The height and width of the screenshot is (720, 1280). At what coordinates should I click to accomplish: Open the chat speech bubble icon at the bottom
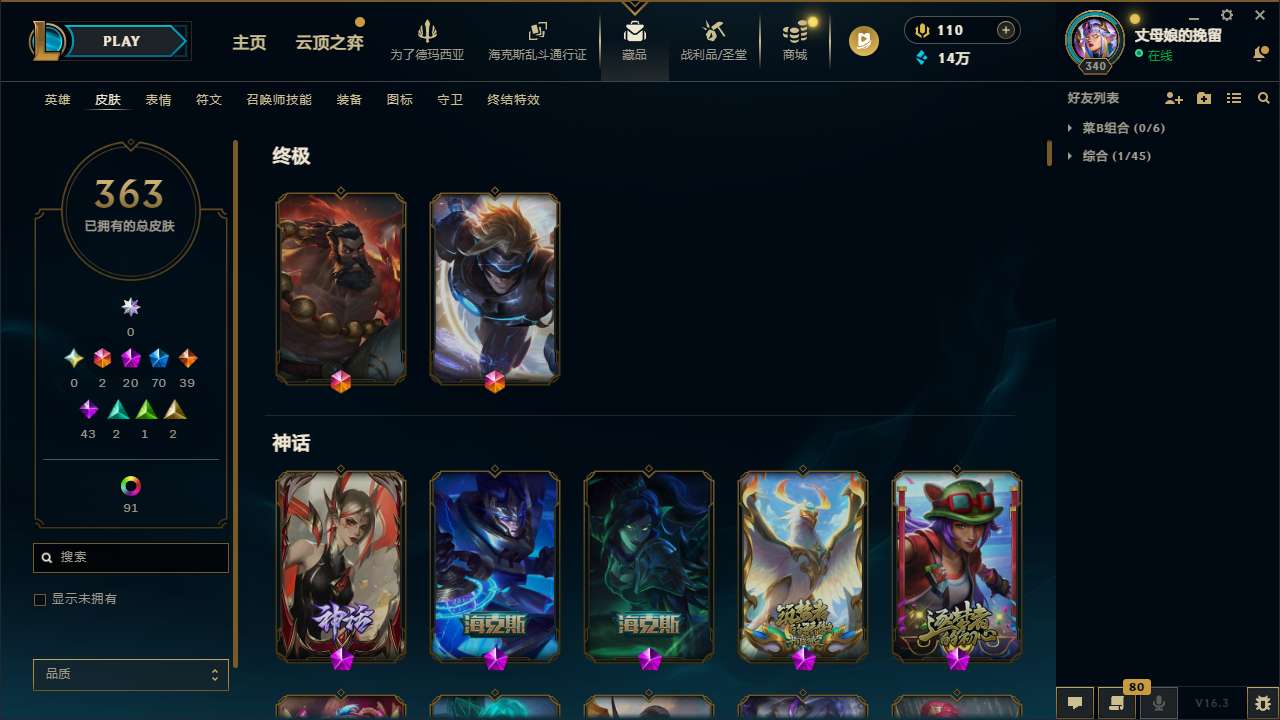pos(1075,703)
